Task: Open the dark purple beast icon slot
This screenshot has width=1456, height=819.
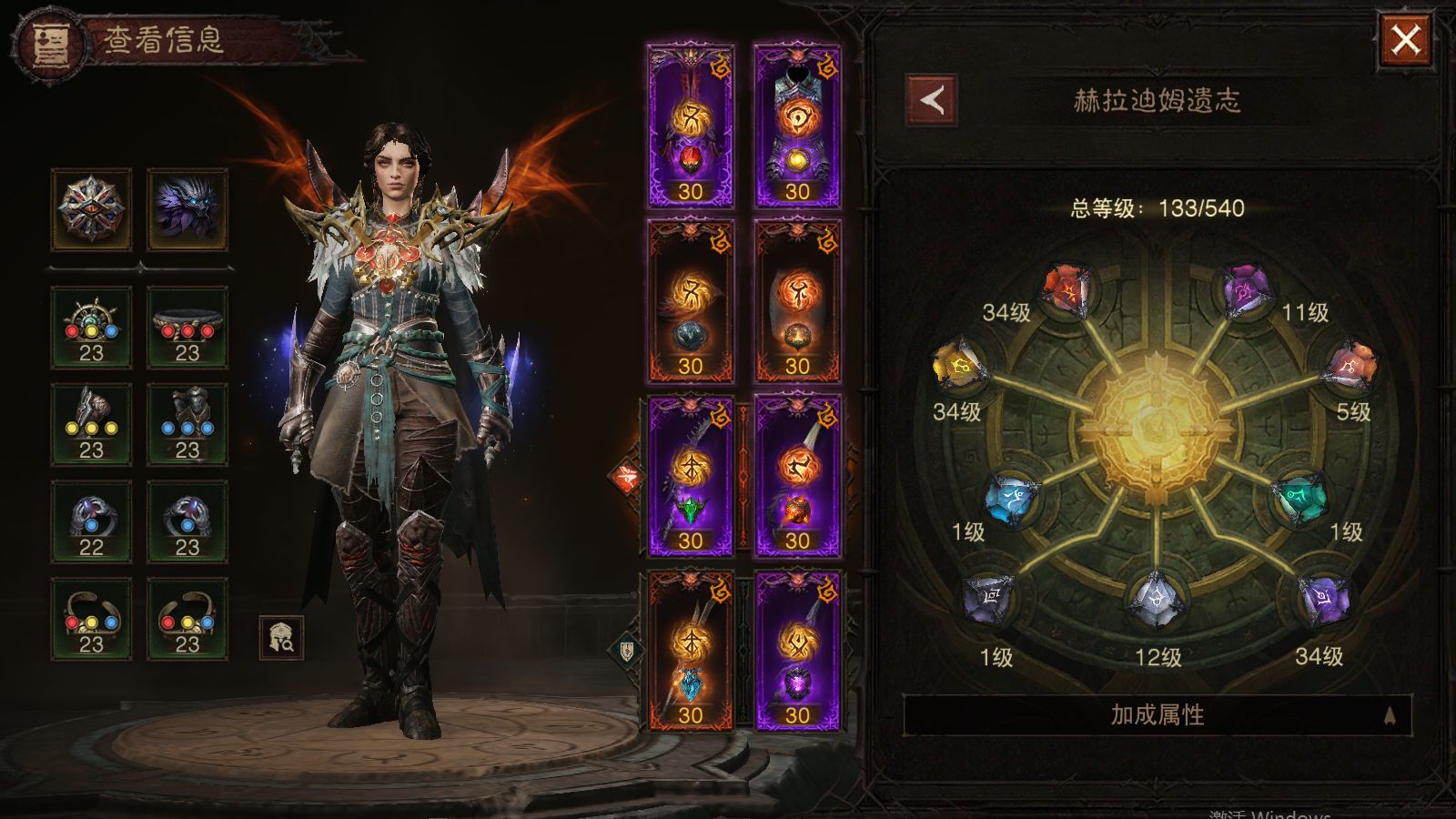Action: tap(187, 209)
